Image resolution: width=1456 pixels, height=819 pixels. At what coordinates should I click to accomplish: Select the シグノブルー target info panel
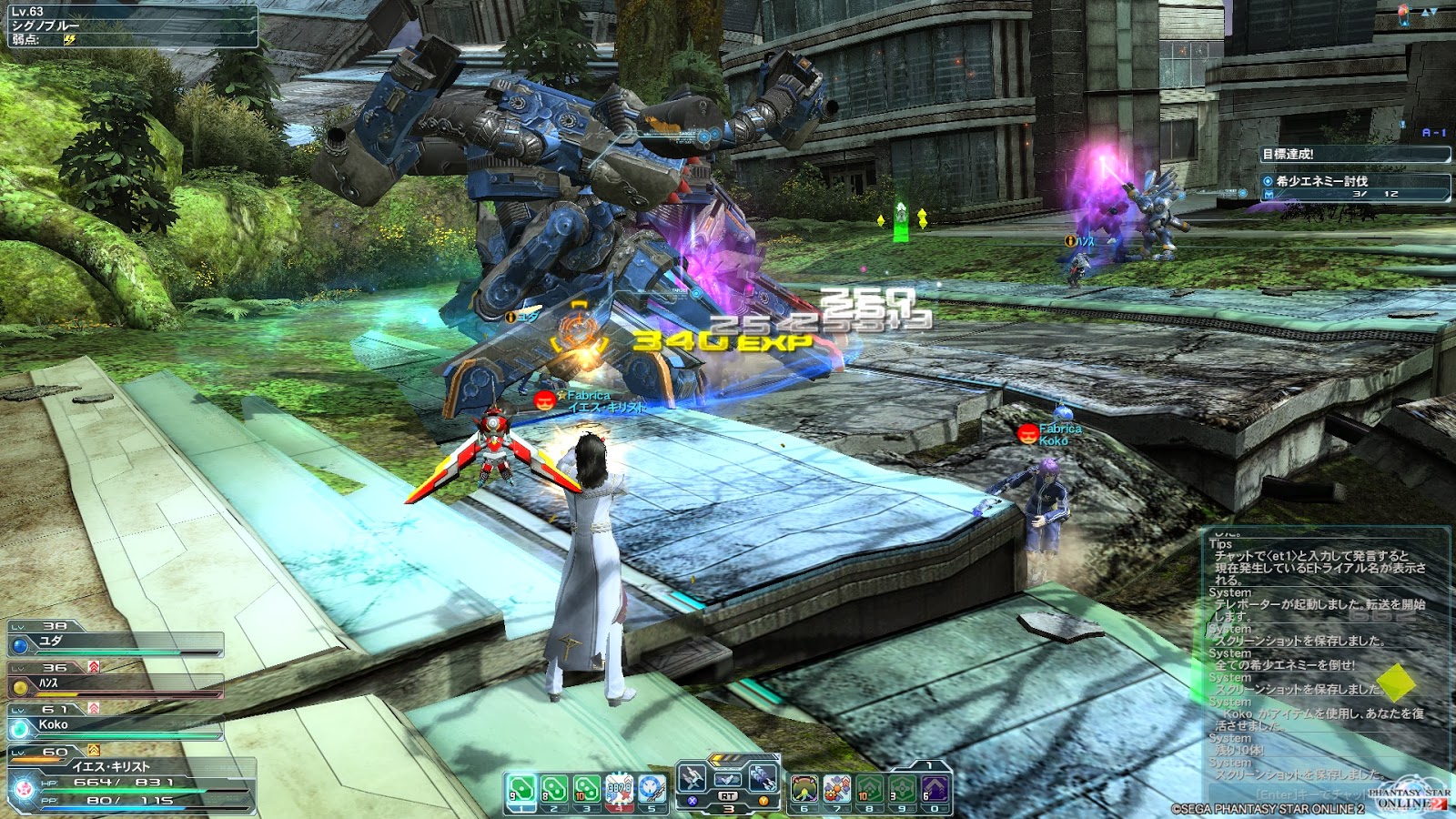(x=133, y=25)
